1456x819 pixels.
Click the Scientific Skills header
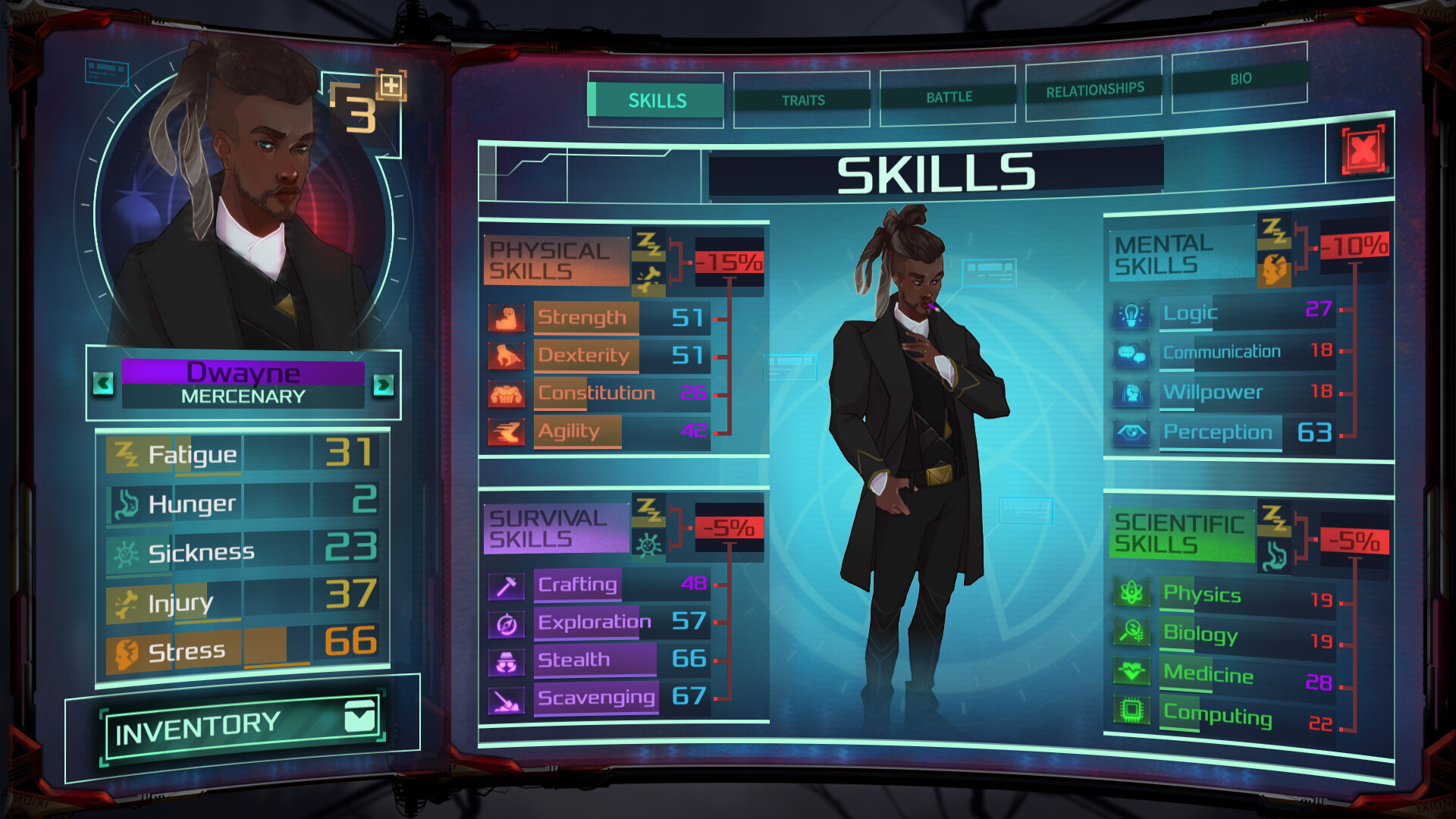point(1180,534)
